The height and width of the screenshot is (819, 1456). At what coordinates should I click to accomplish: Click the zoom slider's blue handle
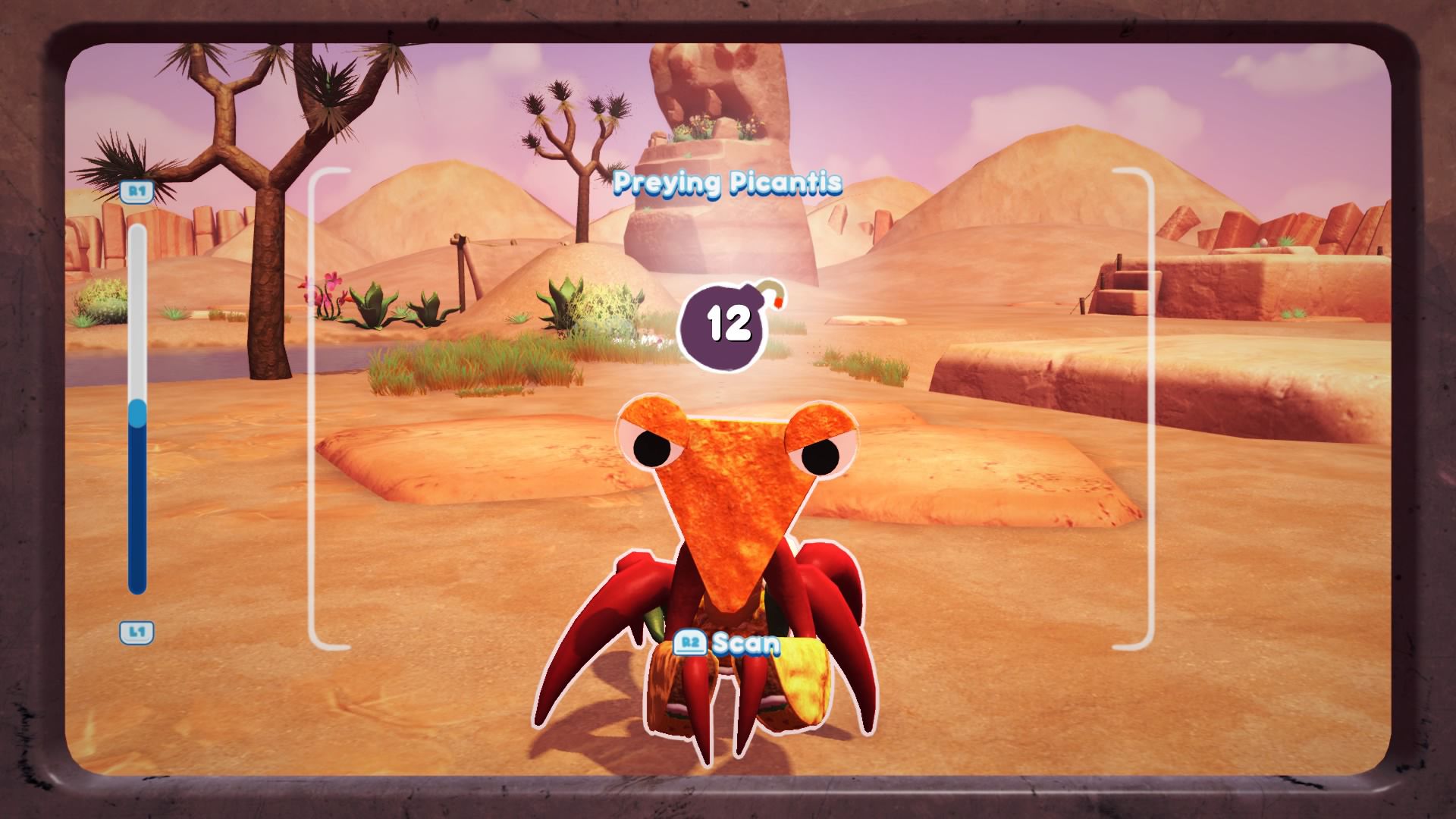(x=137, y=413)
